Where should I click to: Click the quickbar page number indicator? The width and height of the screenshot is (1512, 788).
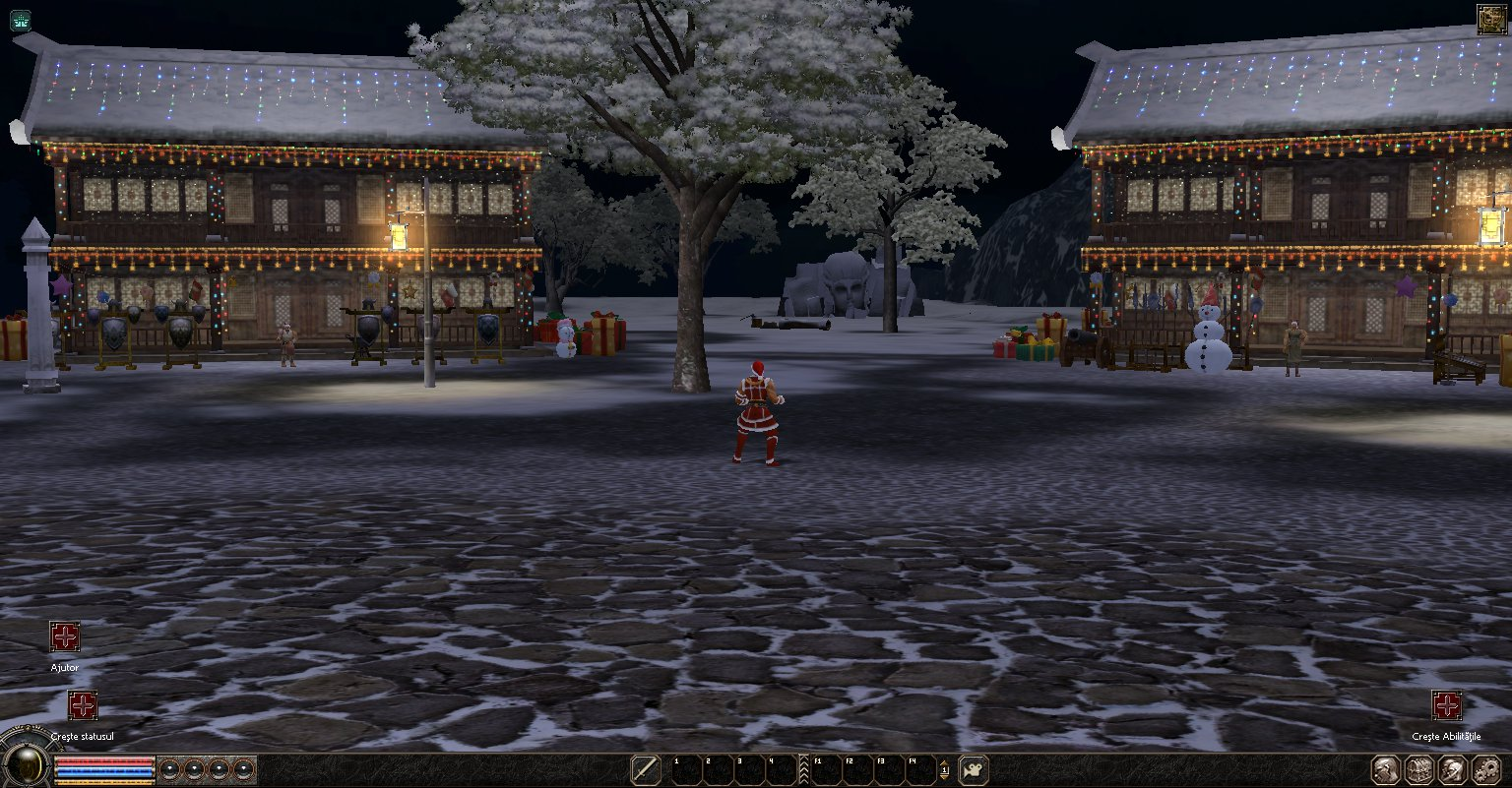[x=945, y=770]
